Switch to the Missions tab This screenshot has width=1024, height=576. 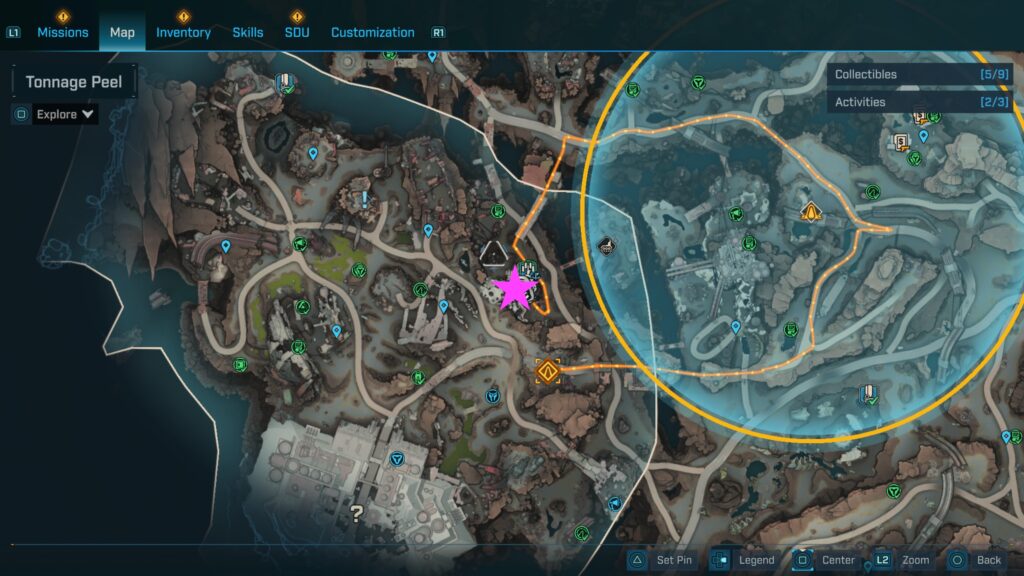click(63, 32)
